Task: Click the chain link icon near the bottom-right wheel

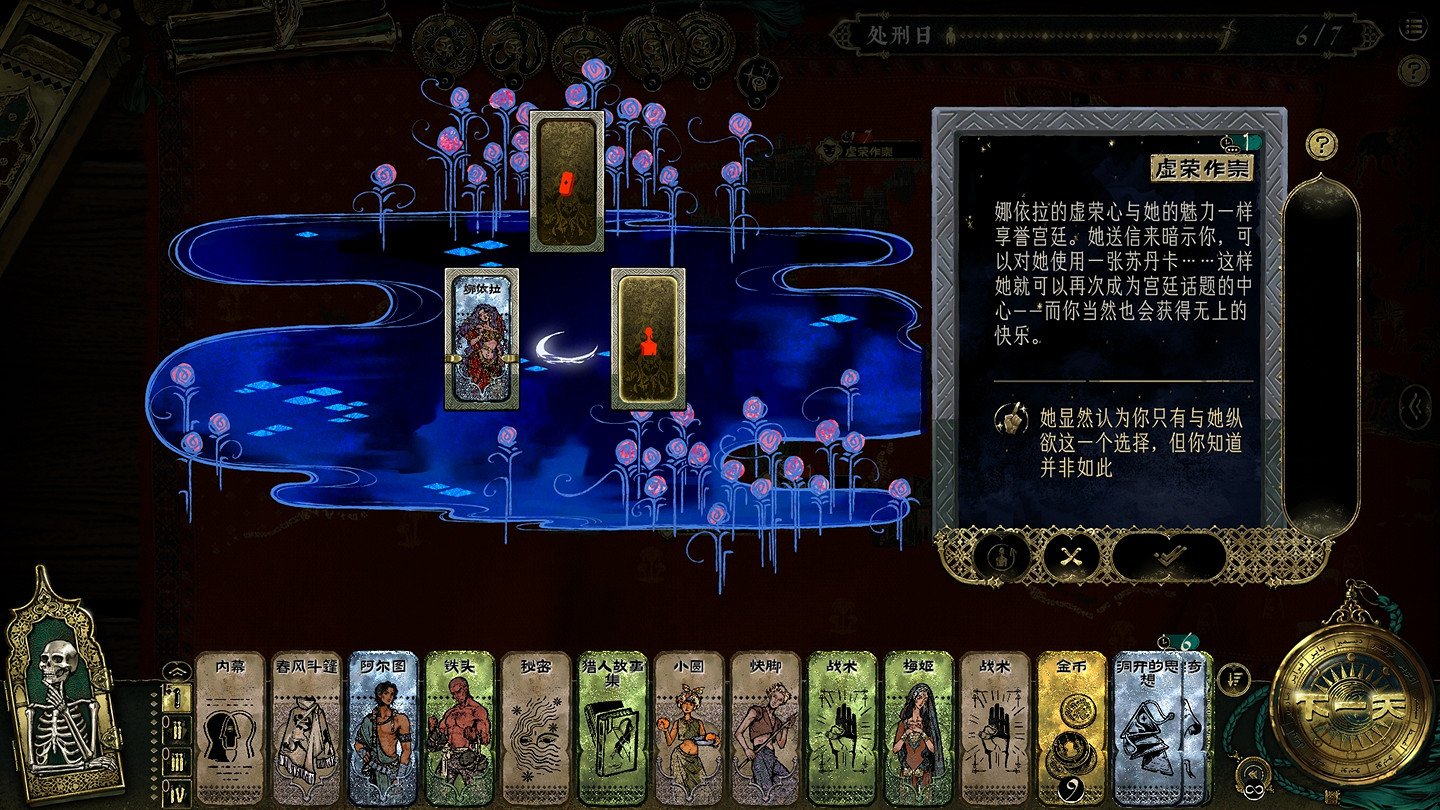Action: pyautogui.click(x=1253, y=790)
